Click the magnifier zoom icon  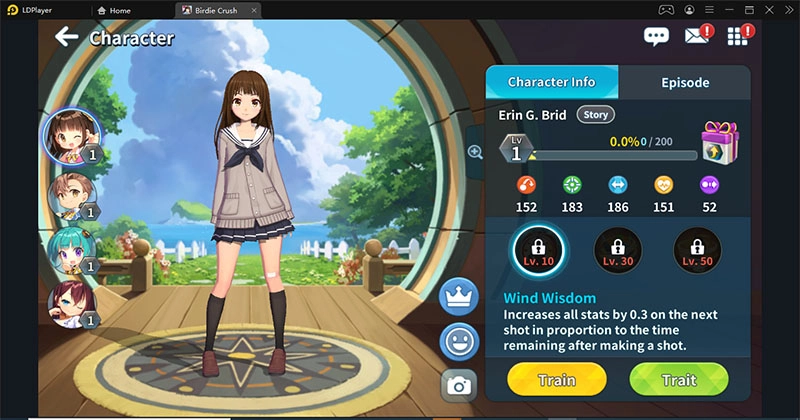[475, 152]
